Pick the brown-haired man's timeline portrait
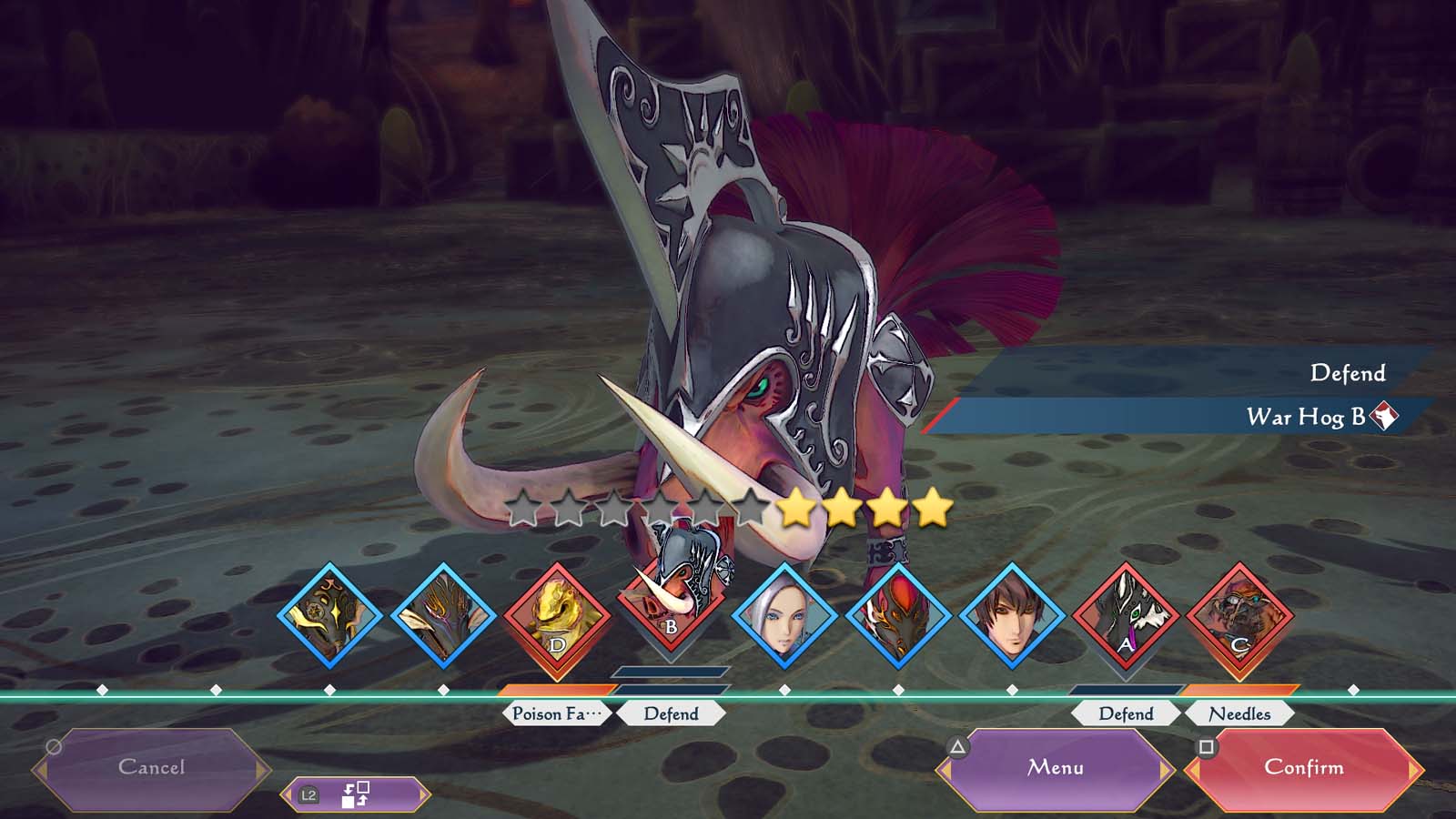The width and height of the screenshot is (1456, 819). (x=1012, y=617)
